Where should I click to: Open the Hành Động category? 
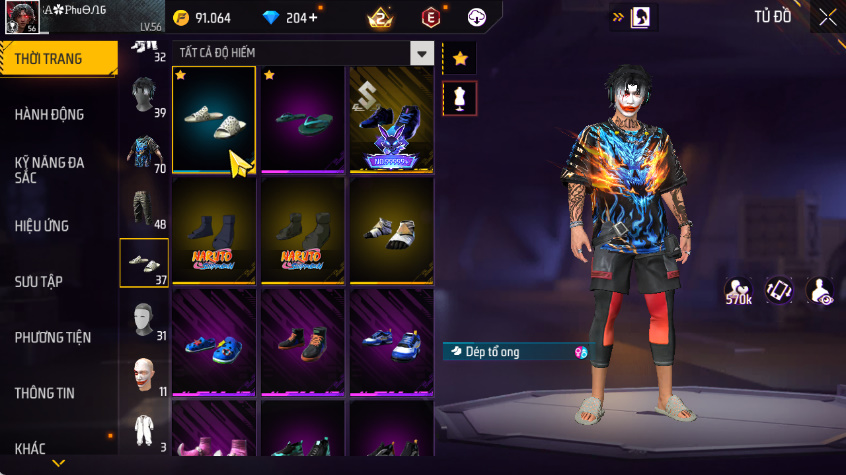pos(49,114)
